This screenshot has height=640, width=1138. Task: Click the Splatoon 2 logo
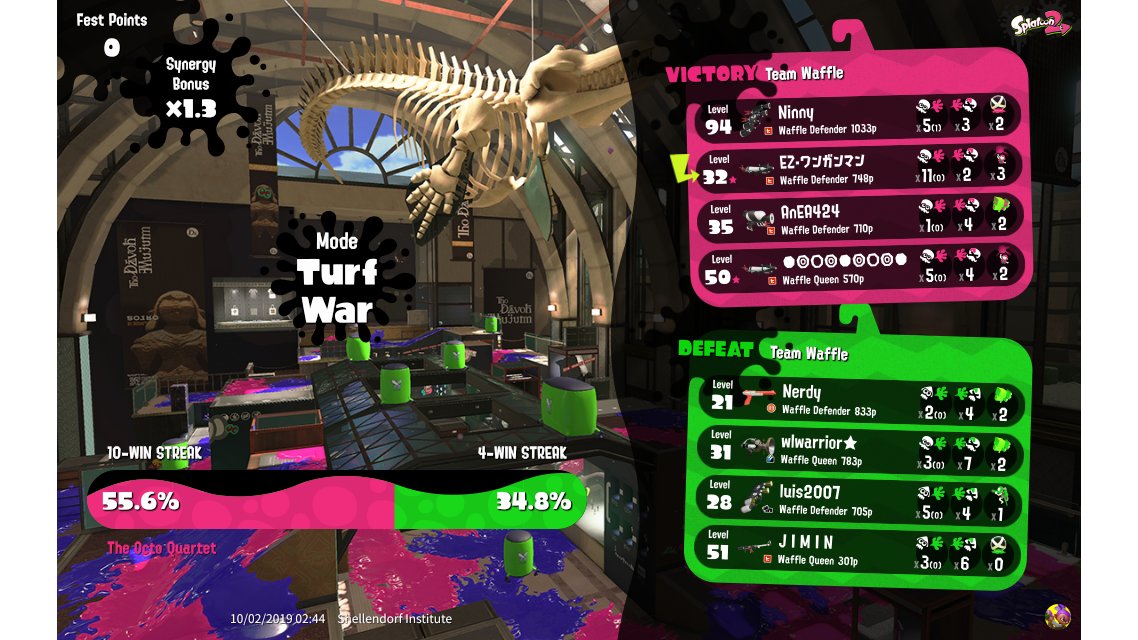point(1039,25)
